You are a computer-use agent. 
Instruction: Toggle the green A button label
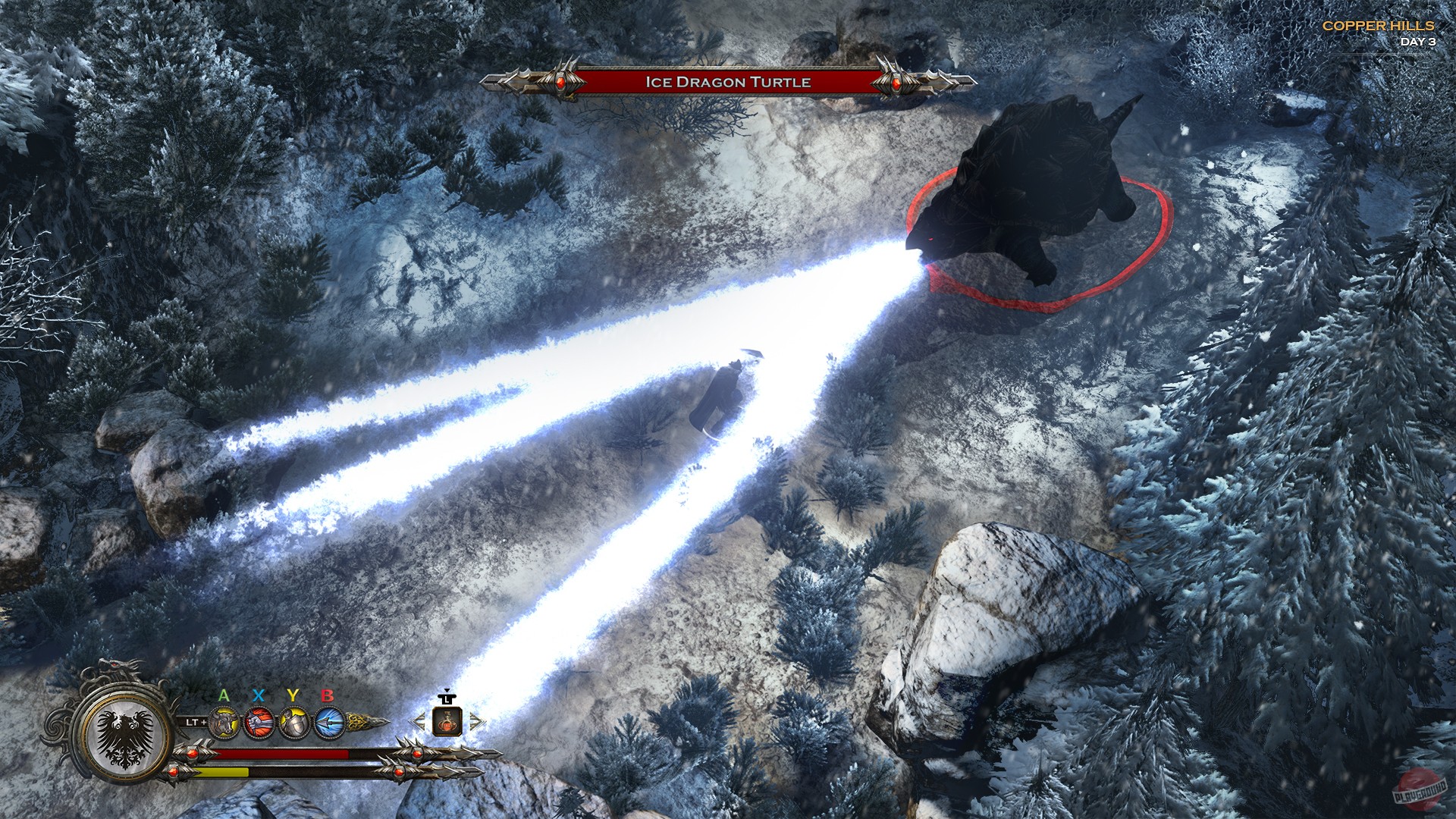click(223, 695)
